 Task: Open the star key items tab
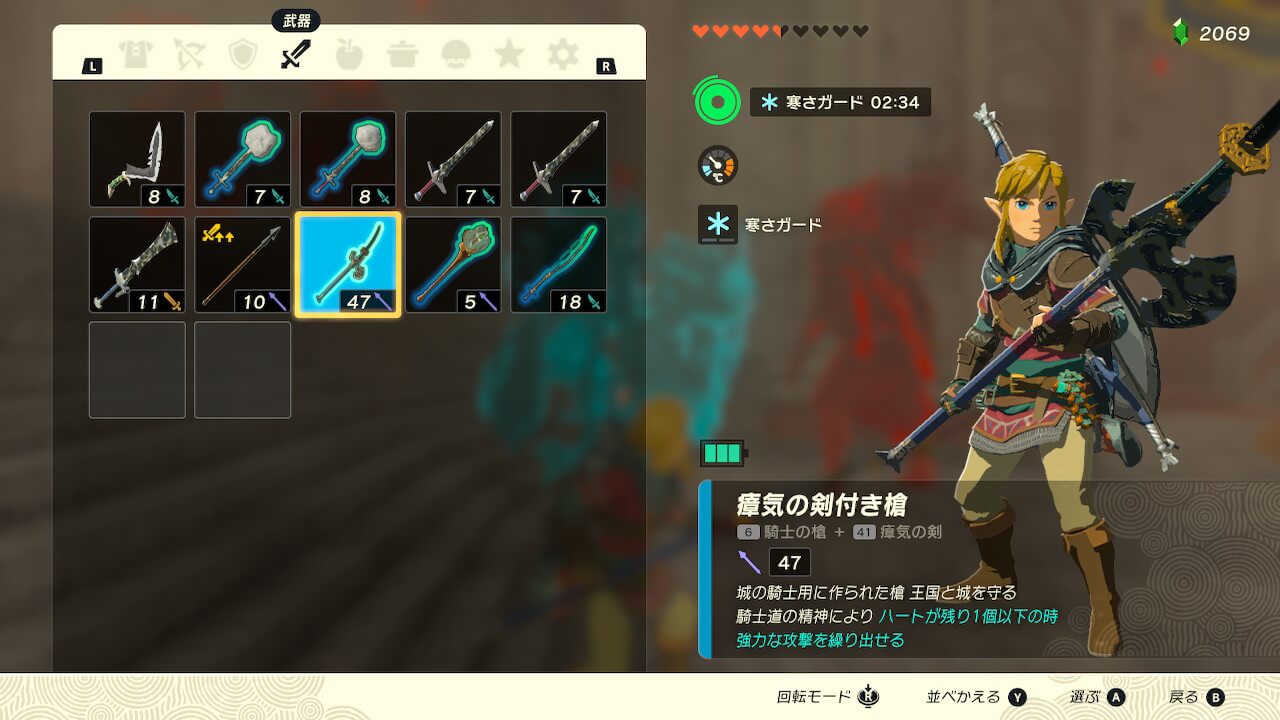509,54
